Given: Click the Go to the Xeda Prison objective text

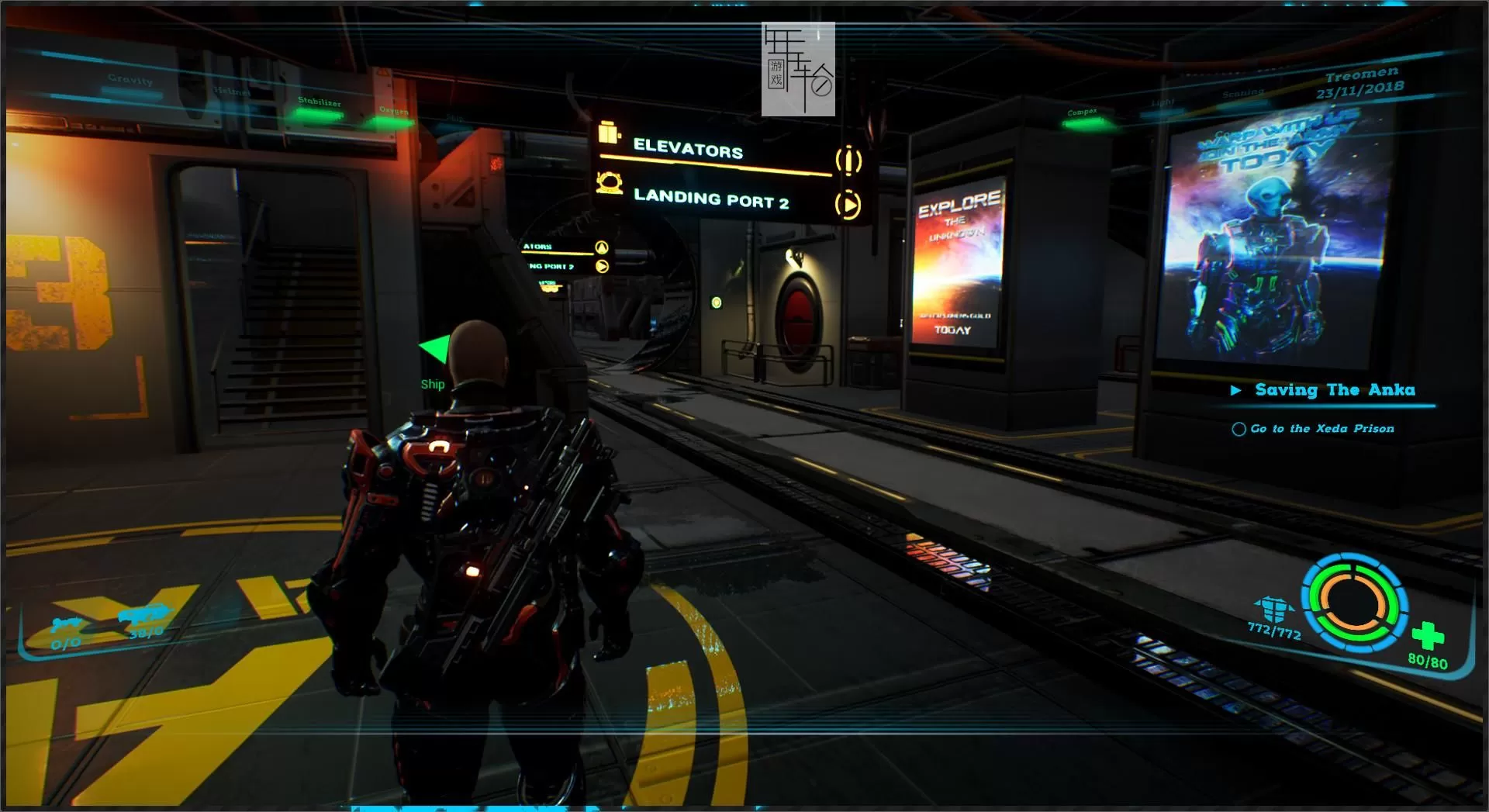Looking at the screenshot, I should (1321, 428).
